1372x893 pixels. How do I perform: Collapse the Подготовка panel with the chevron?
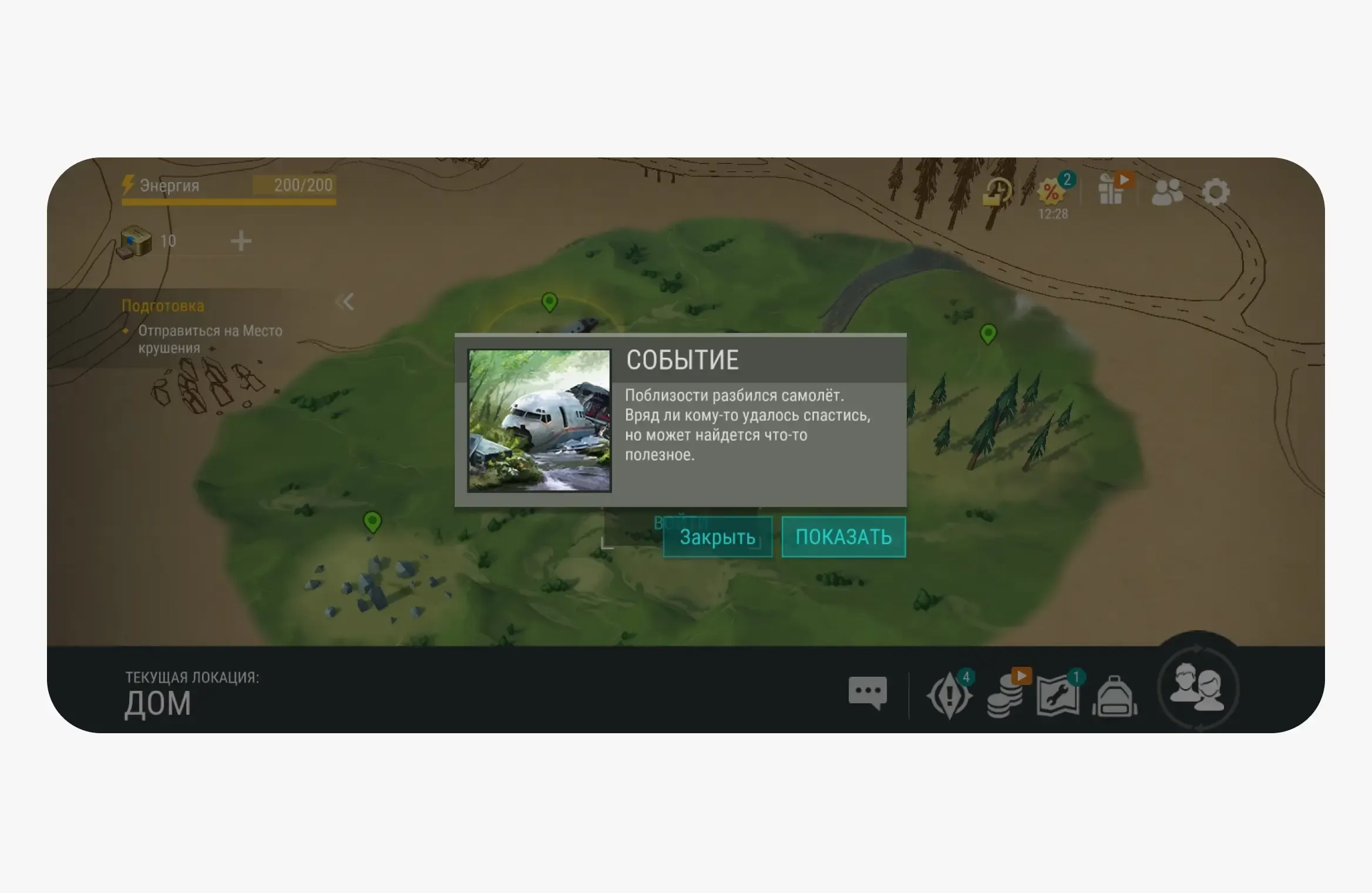click(346, 301)
